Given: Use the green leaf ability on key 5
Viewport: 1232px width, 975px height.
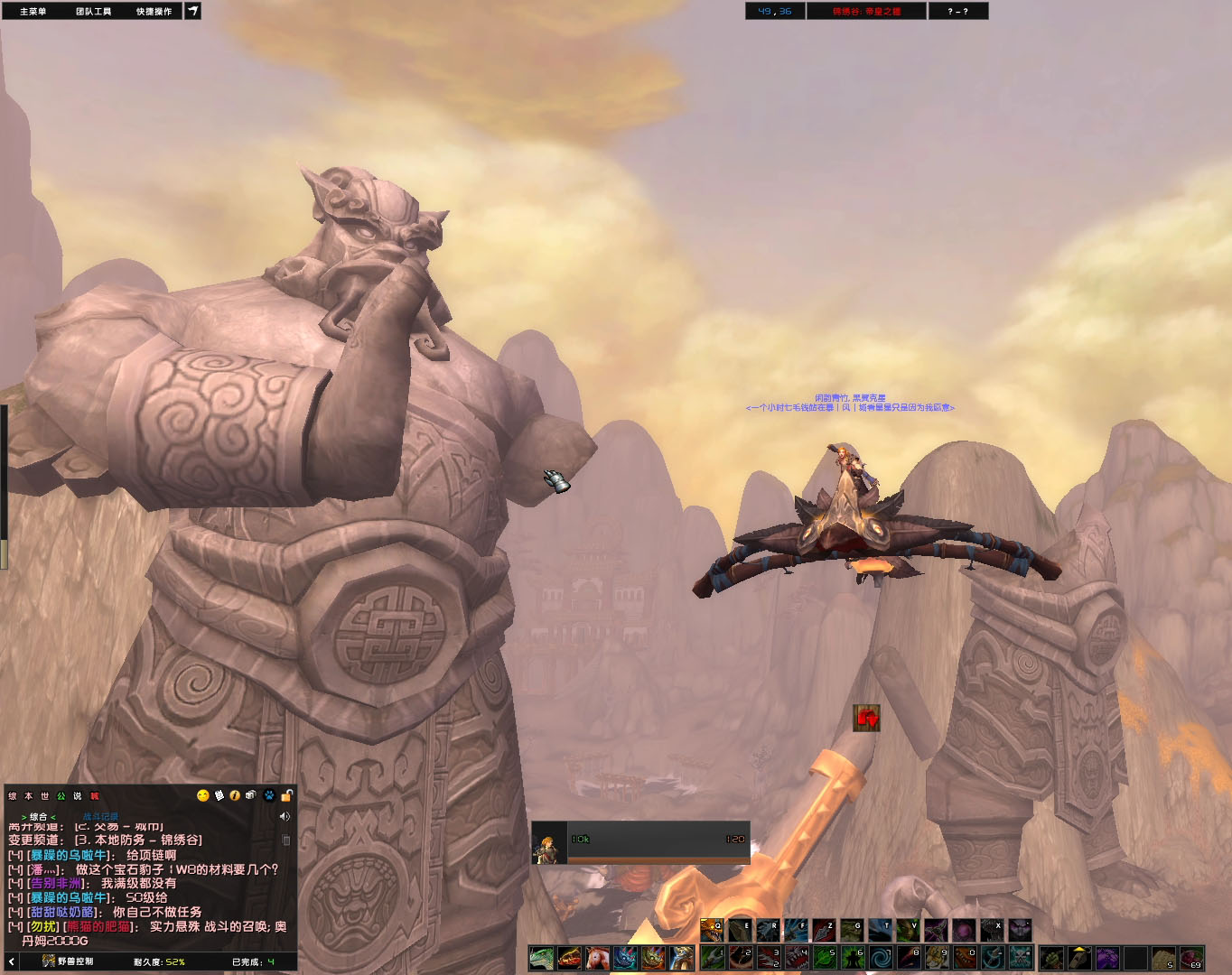Looking at the screenshot, I should (825, 957).
